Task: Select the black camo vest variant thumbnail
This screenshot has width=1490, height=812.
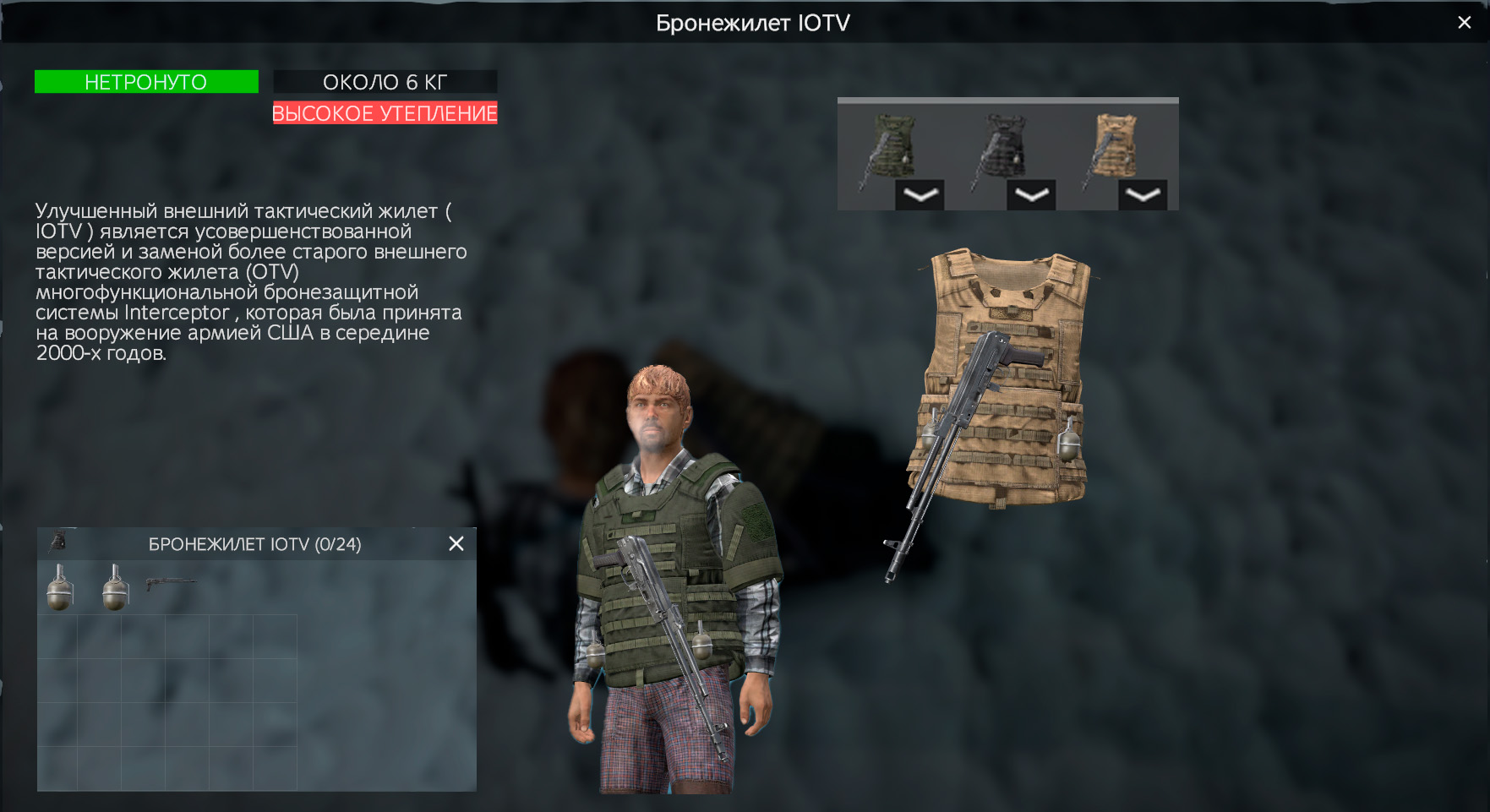Action: coord(1002,144)
